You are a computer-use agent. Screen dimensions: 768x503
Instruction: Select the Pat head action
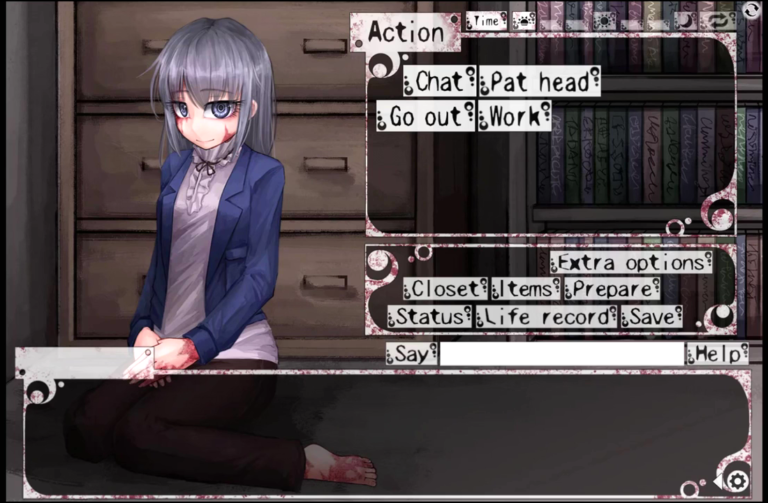pyautogui.click(x=540, y=81)
